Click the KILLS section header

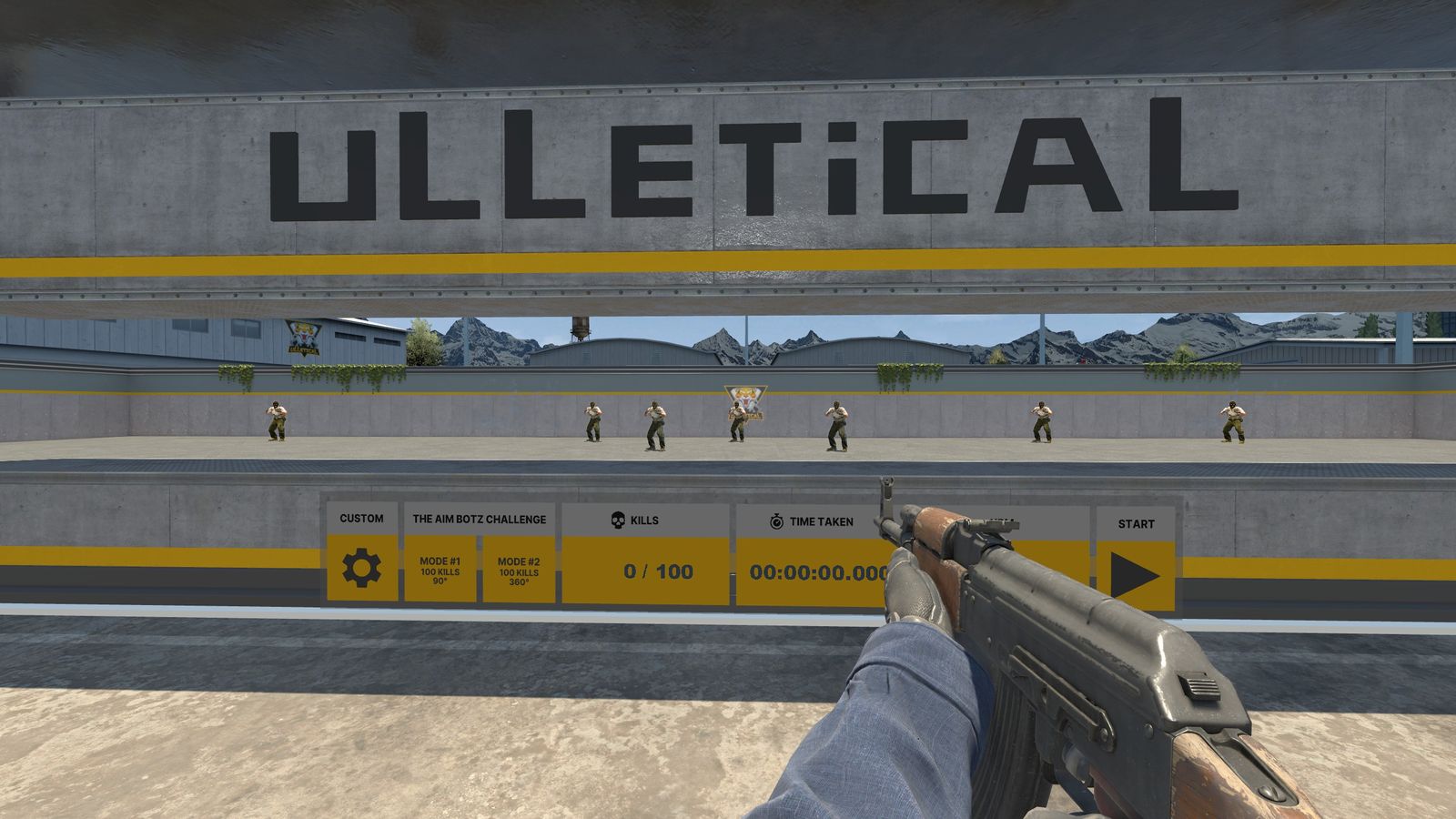click(x=646, y=518)
